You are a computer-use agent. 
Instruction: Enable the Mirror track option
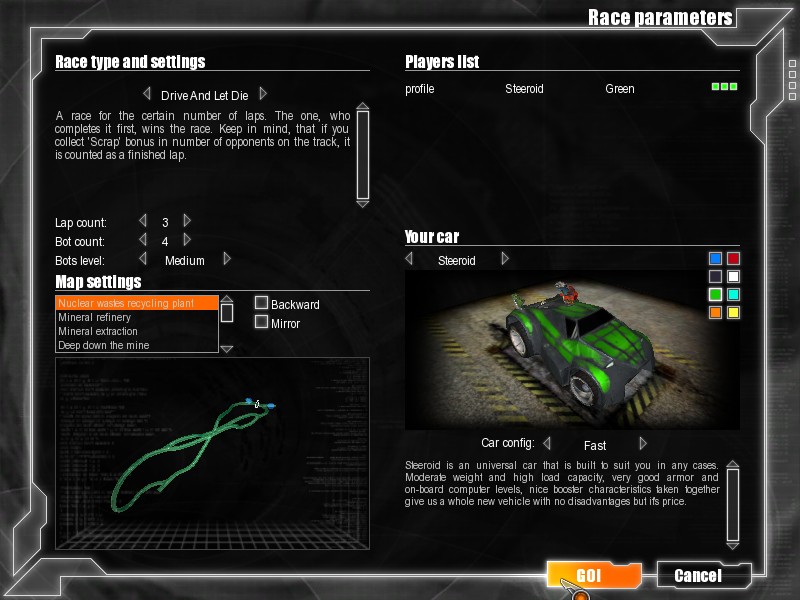pos(262,322)
